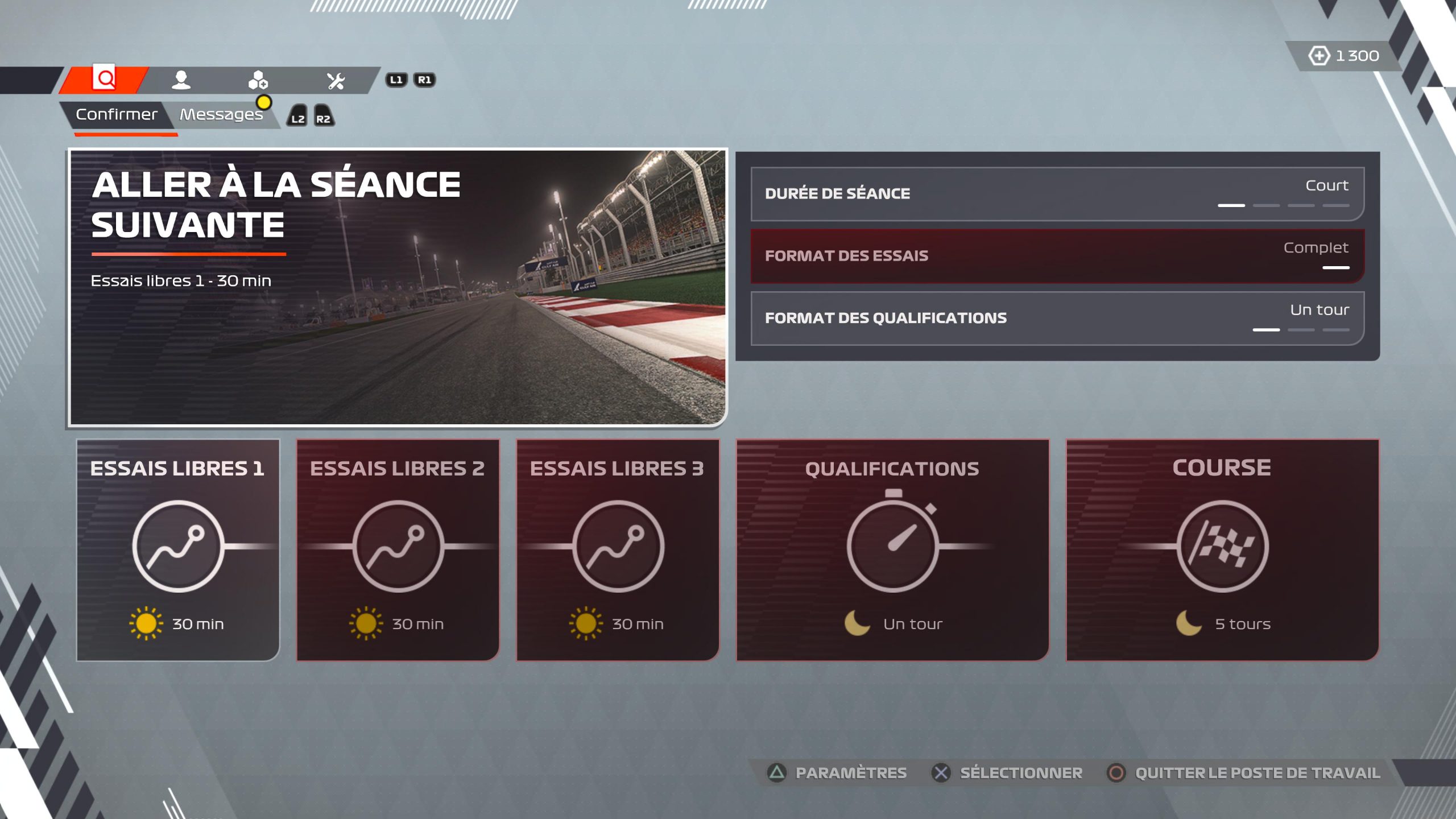This screenshot has width=1456, height=819.
Task: Open the wrench and screwdriver tab
Action: pos(336,81)
